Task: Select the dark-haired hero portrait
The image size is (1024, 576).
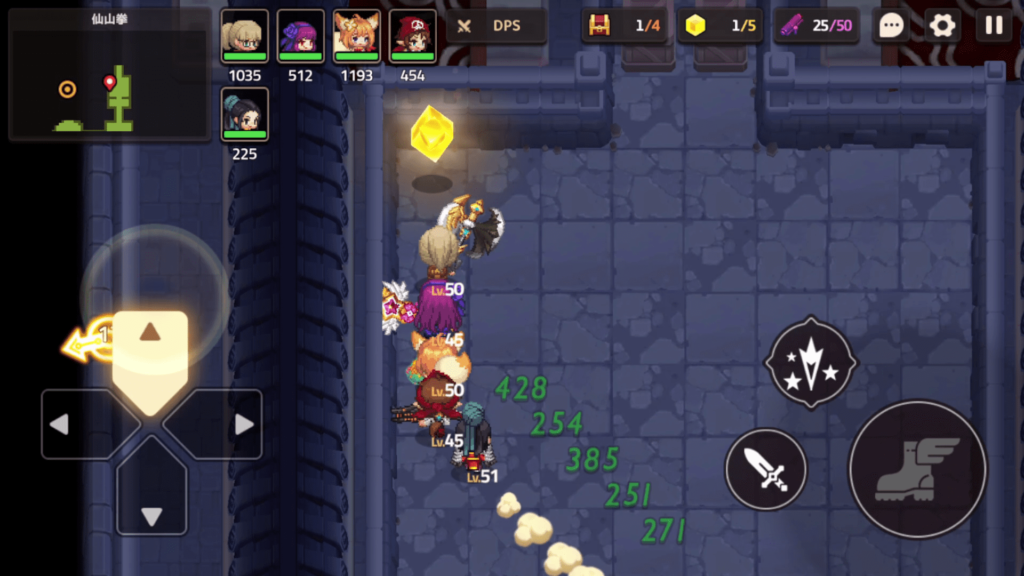Action: [x=244, y=115]
